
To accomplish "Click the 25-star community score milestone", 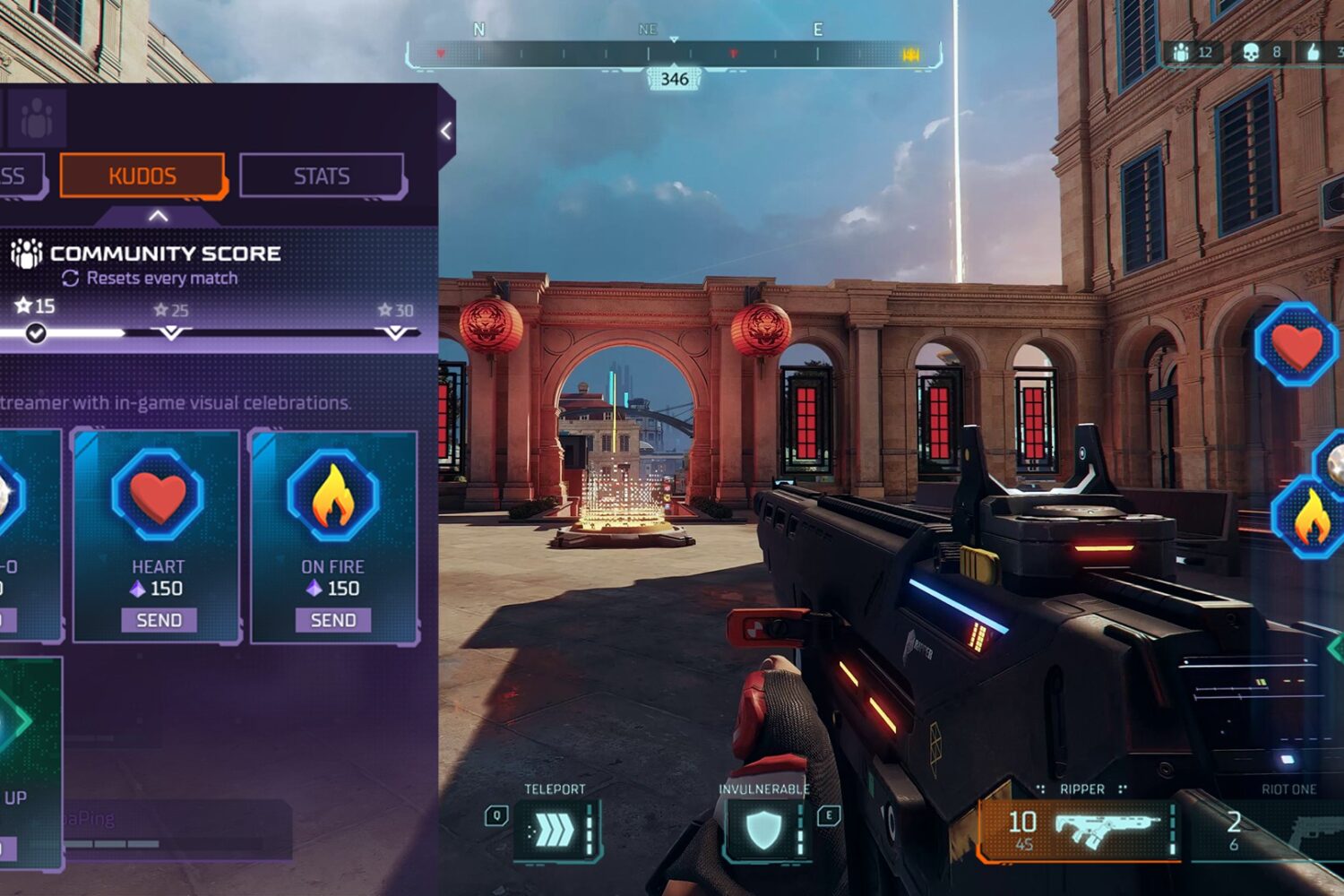I will pos(170,332).
